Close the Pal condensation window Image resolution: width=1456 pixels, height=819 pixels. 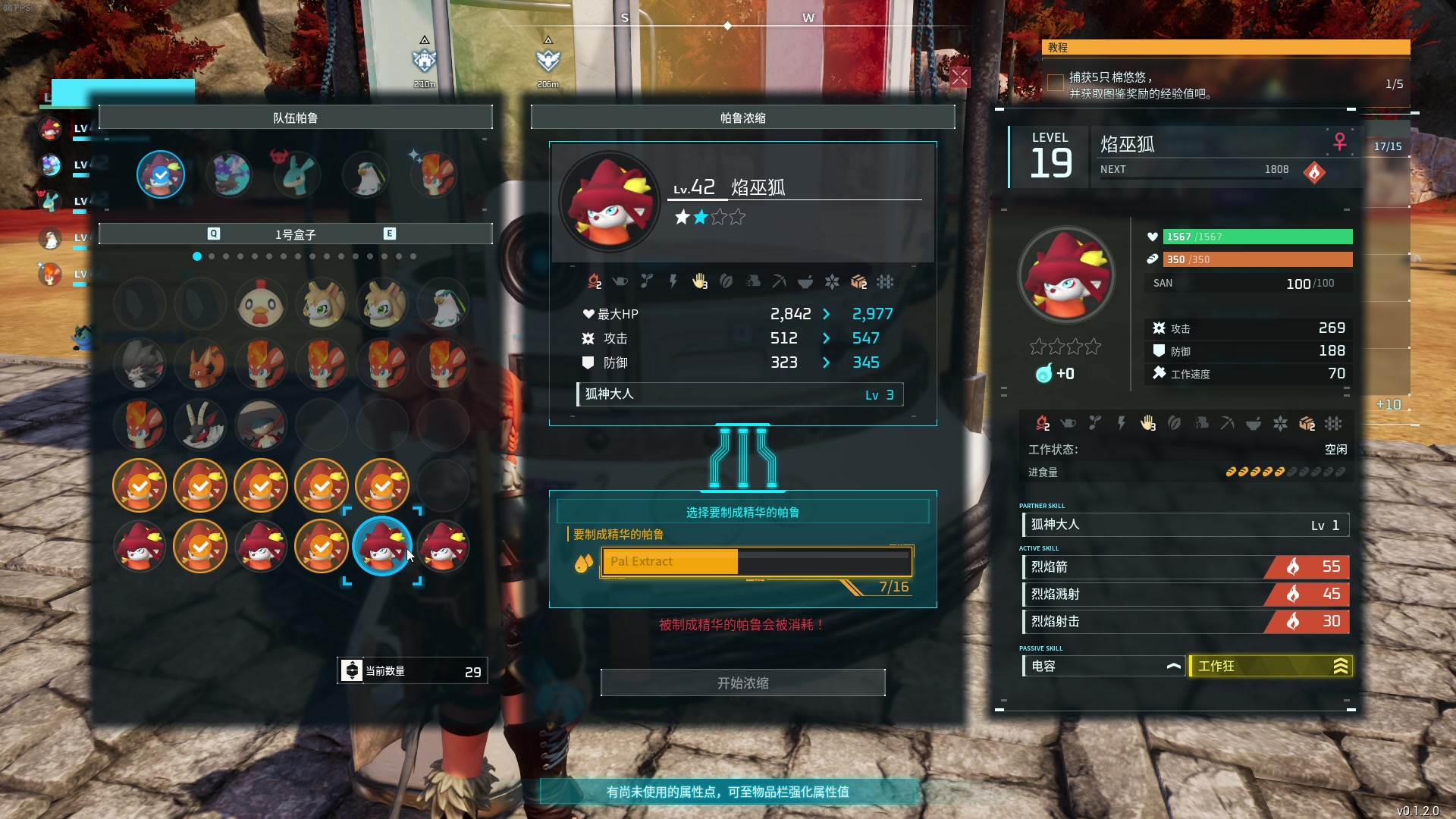[x=960, y=77]
